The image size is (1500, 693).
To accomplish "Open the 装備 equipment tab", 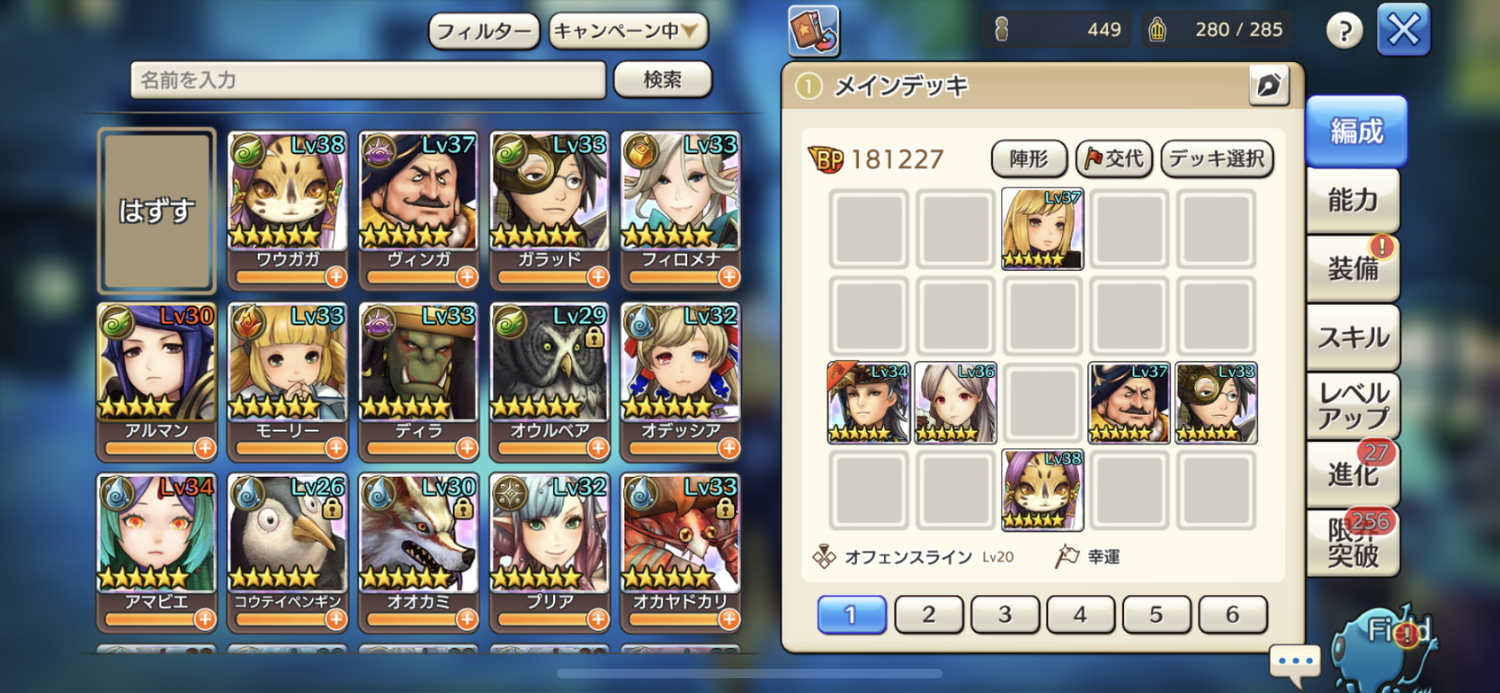I will click(1353, 269).
